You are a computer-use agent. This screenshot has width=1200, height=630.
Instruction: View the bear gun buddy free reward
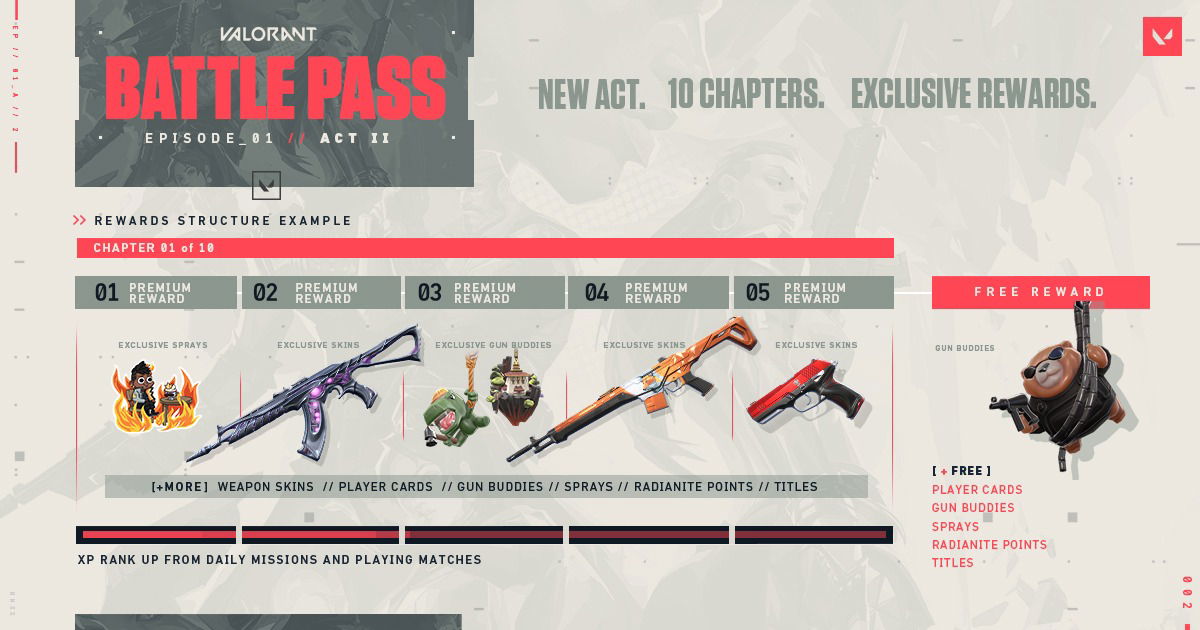(1060, 385)
